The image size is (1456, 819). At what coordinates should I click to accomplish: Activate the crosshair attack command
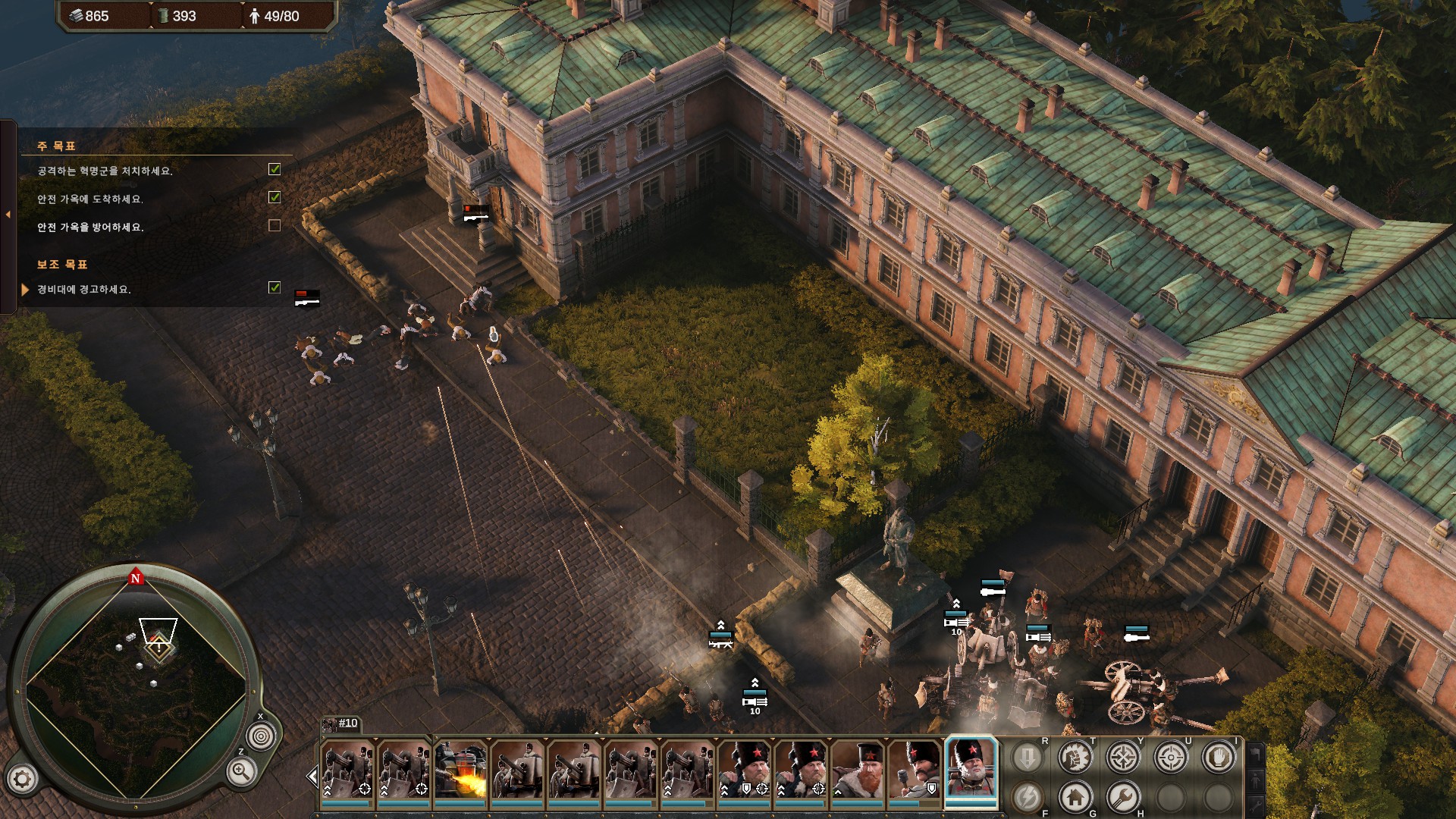tap(1170, 757)
